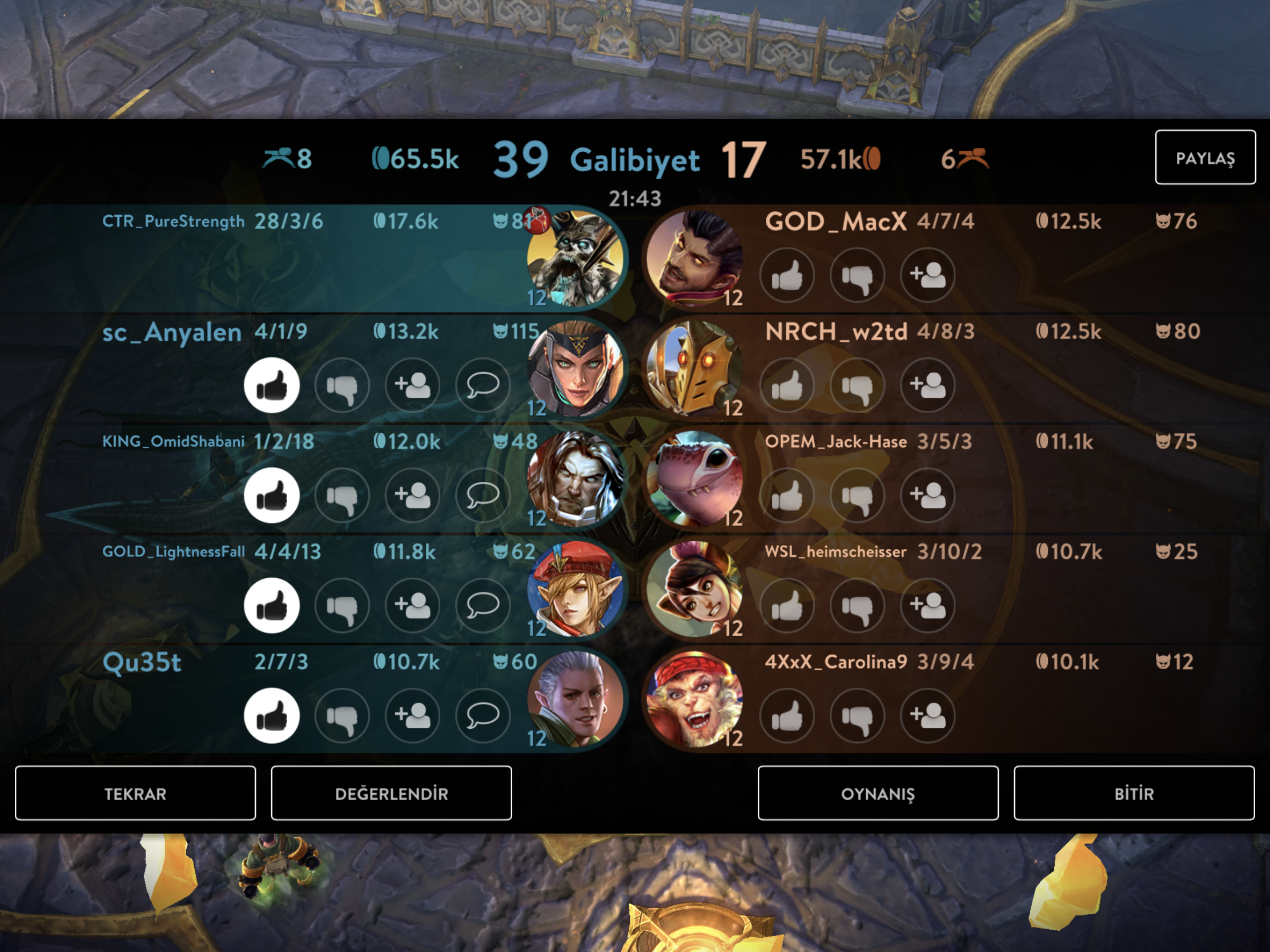Click GOD_MacX's hero portrait

point(694,257)
